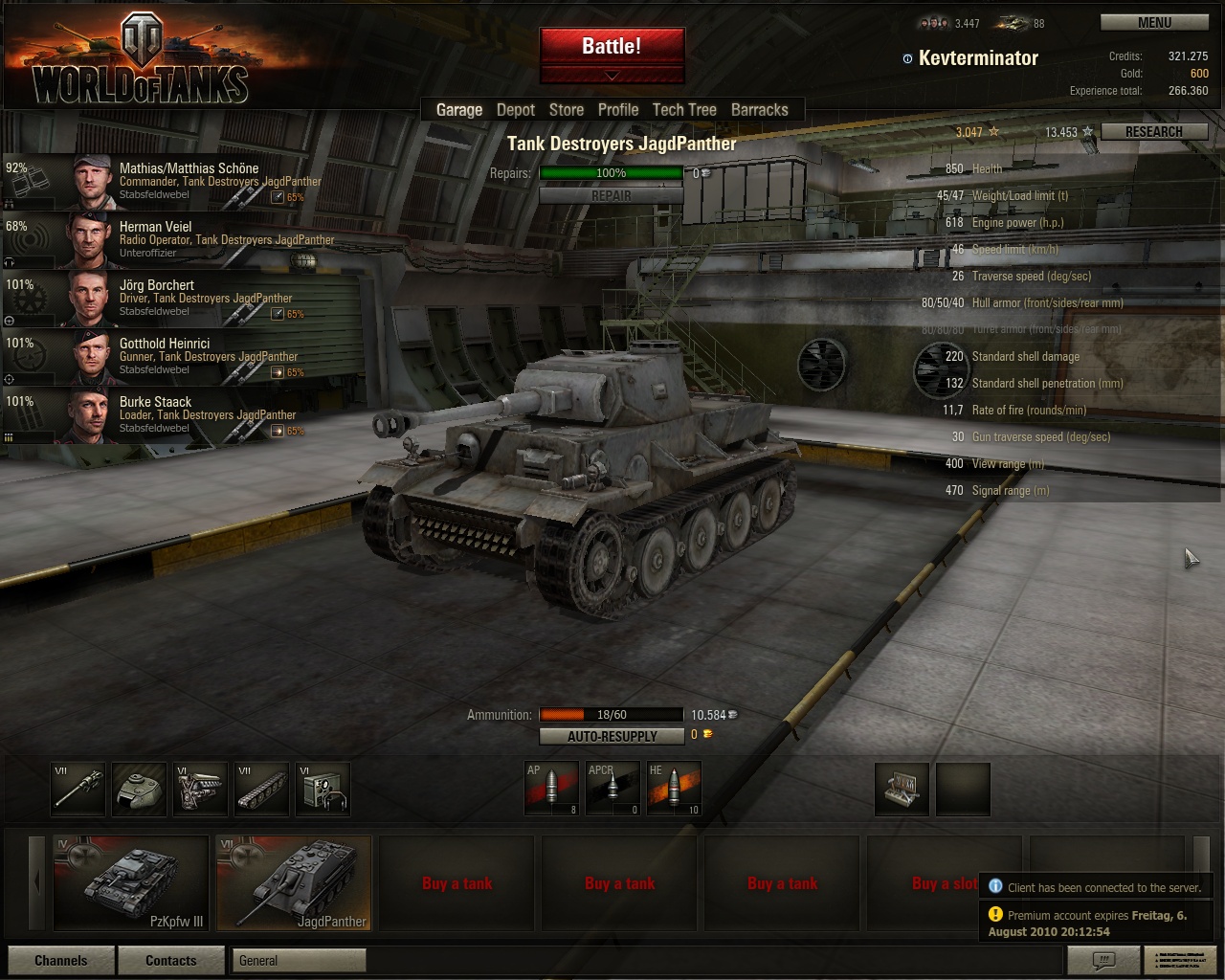This screenshot has width=1225, height=980.
Task: Open the Channels button
Action: click(x=61, y=960)
